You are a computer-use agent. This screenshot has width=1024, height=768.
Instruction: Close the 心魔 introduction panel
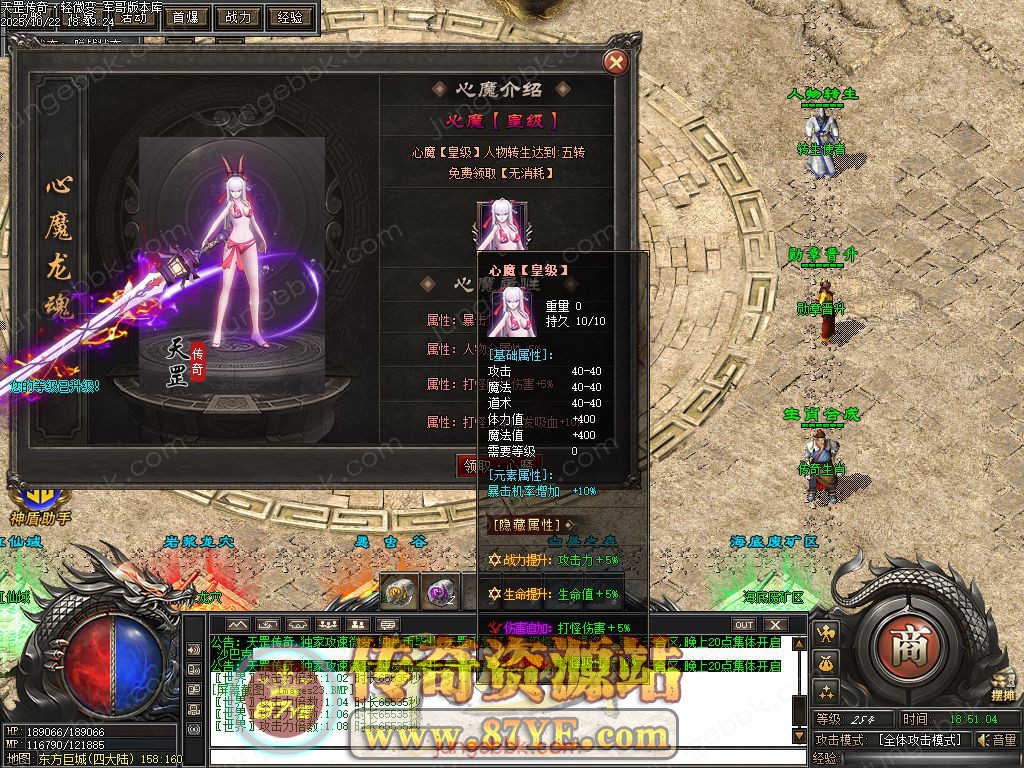coord(617,62)
